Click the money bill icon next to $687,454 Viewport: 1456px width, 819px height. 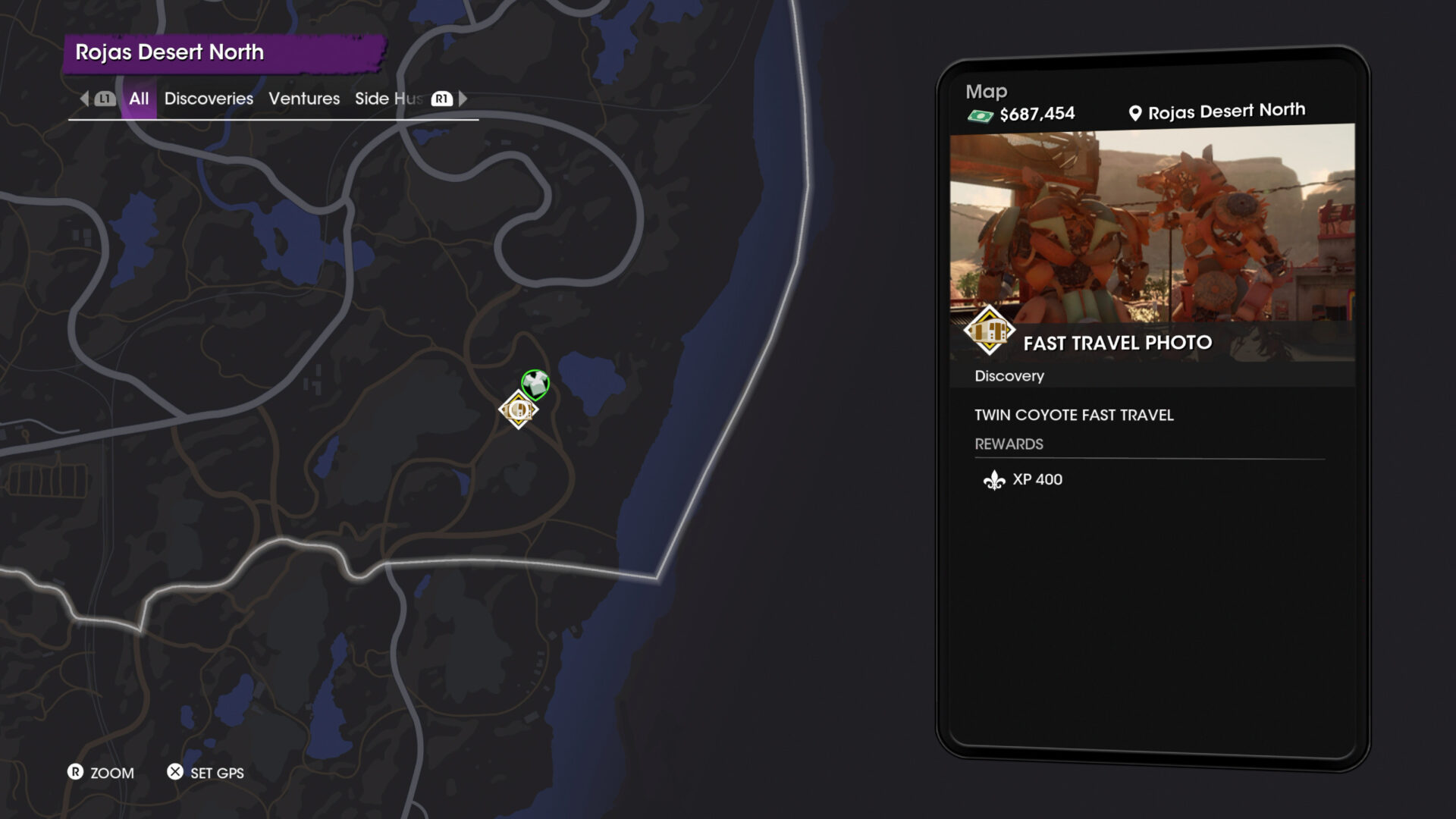coord(981,114)
